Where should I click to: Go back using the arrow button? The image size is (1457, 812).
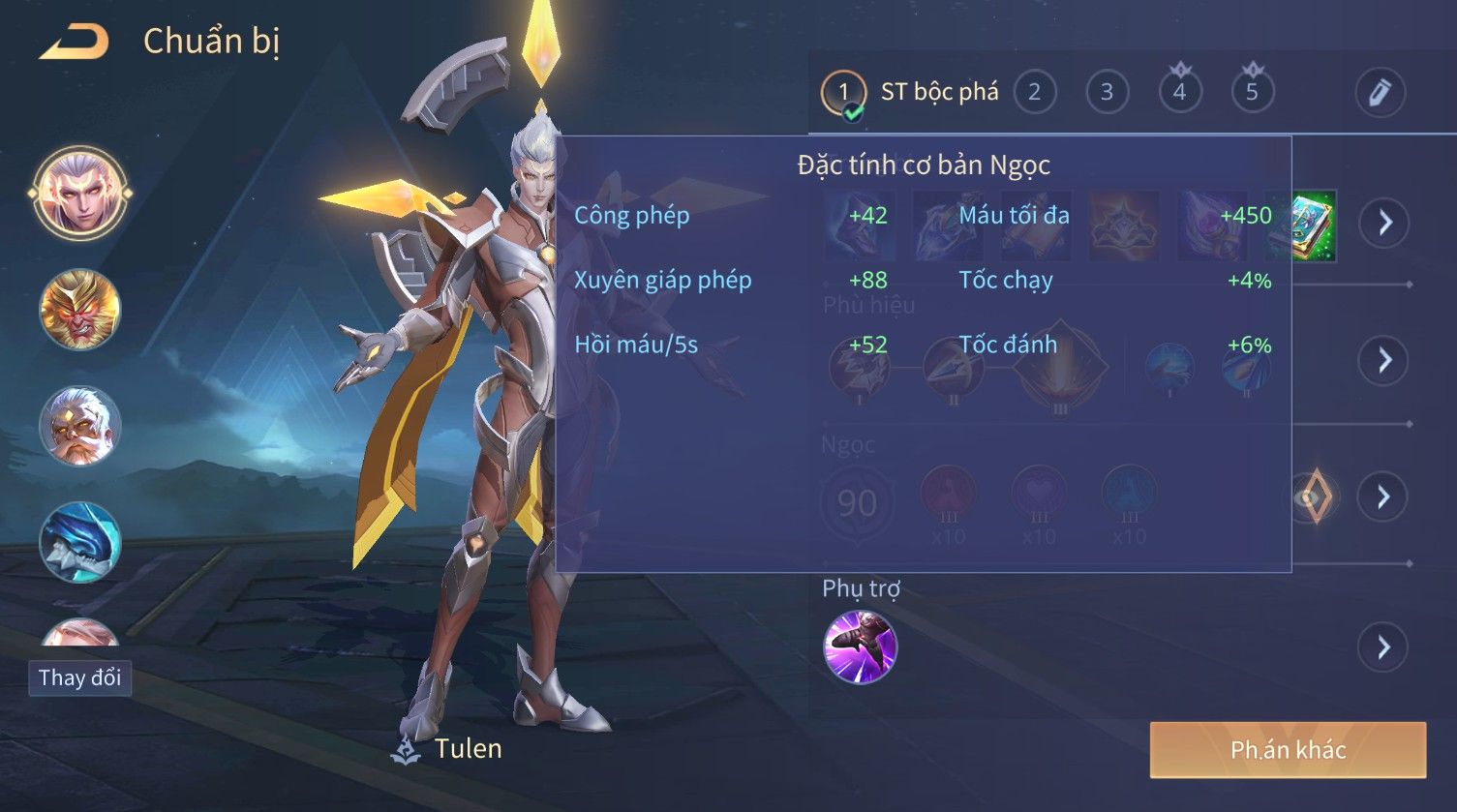click(74, 42)
